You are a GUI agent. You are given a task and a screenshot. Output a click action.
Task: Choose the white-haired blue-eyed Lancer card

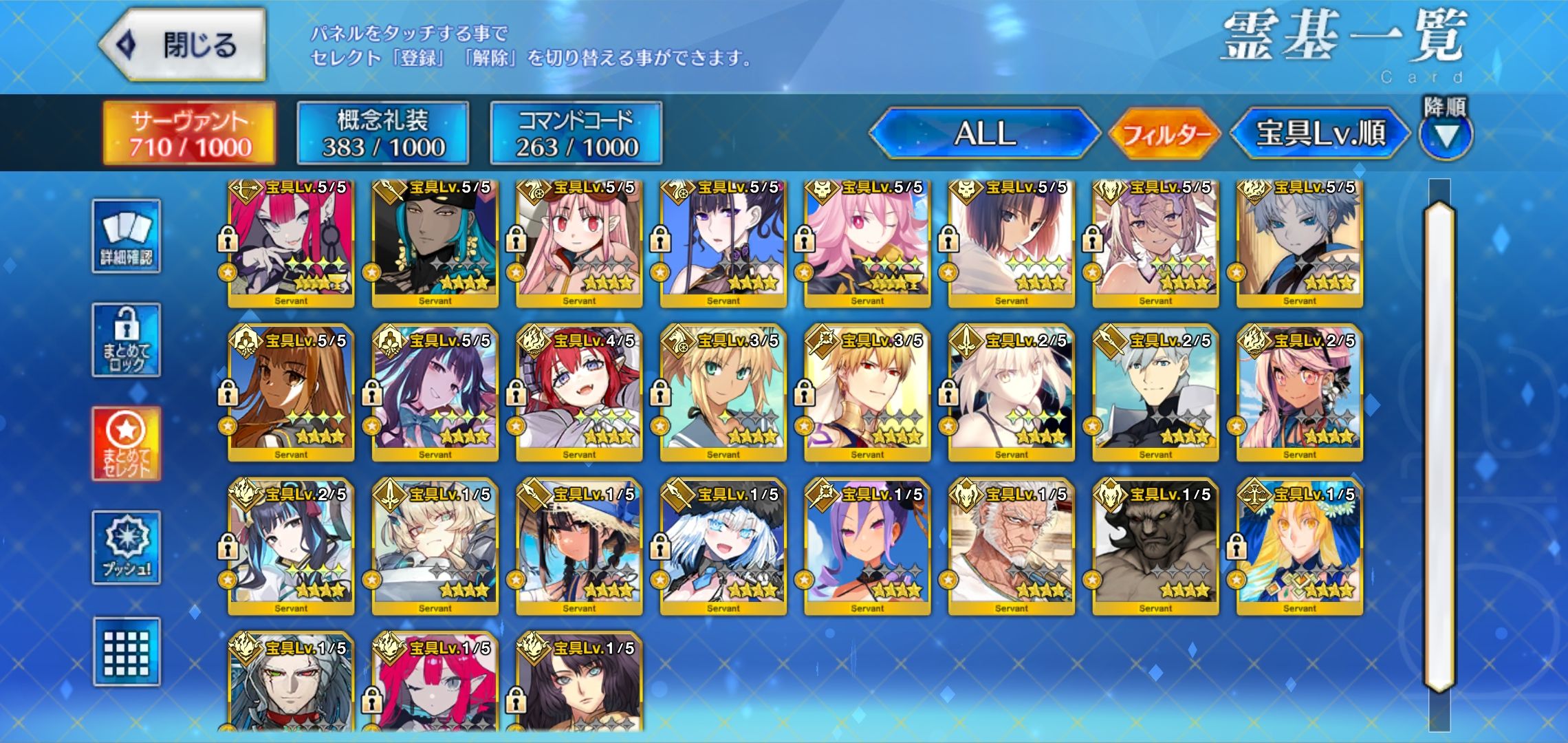723,547
